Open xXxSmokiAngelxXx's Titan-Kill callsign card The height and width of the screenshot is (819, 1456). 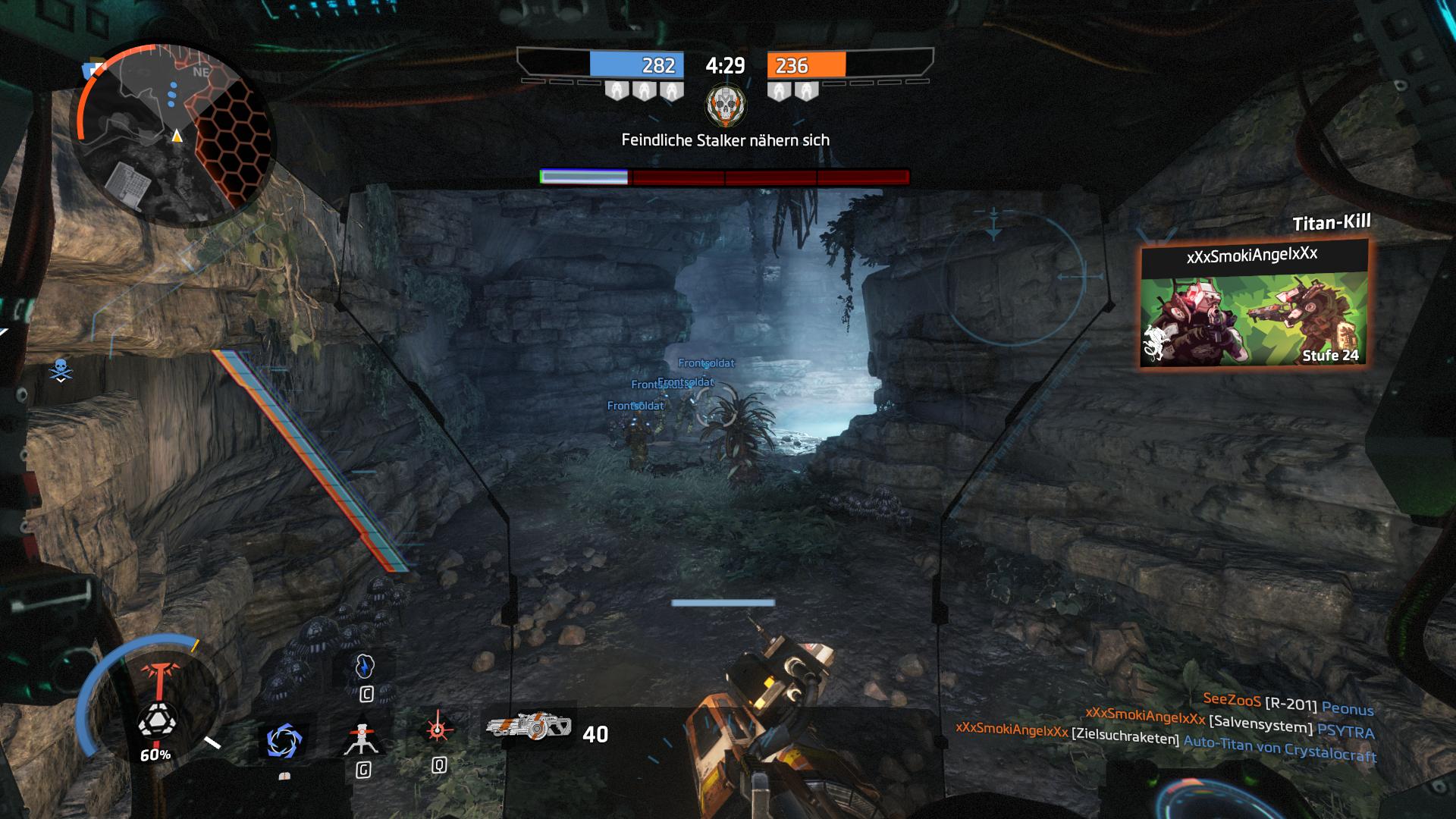pyautogui.click(x=1254, y=303)
